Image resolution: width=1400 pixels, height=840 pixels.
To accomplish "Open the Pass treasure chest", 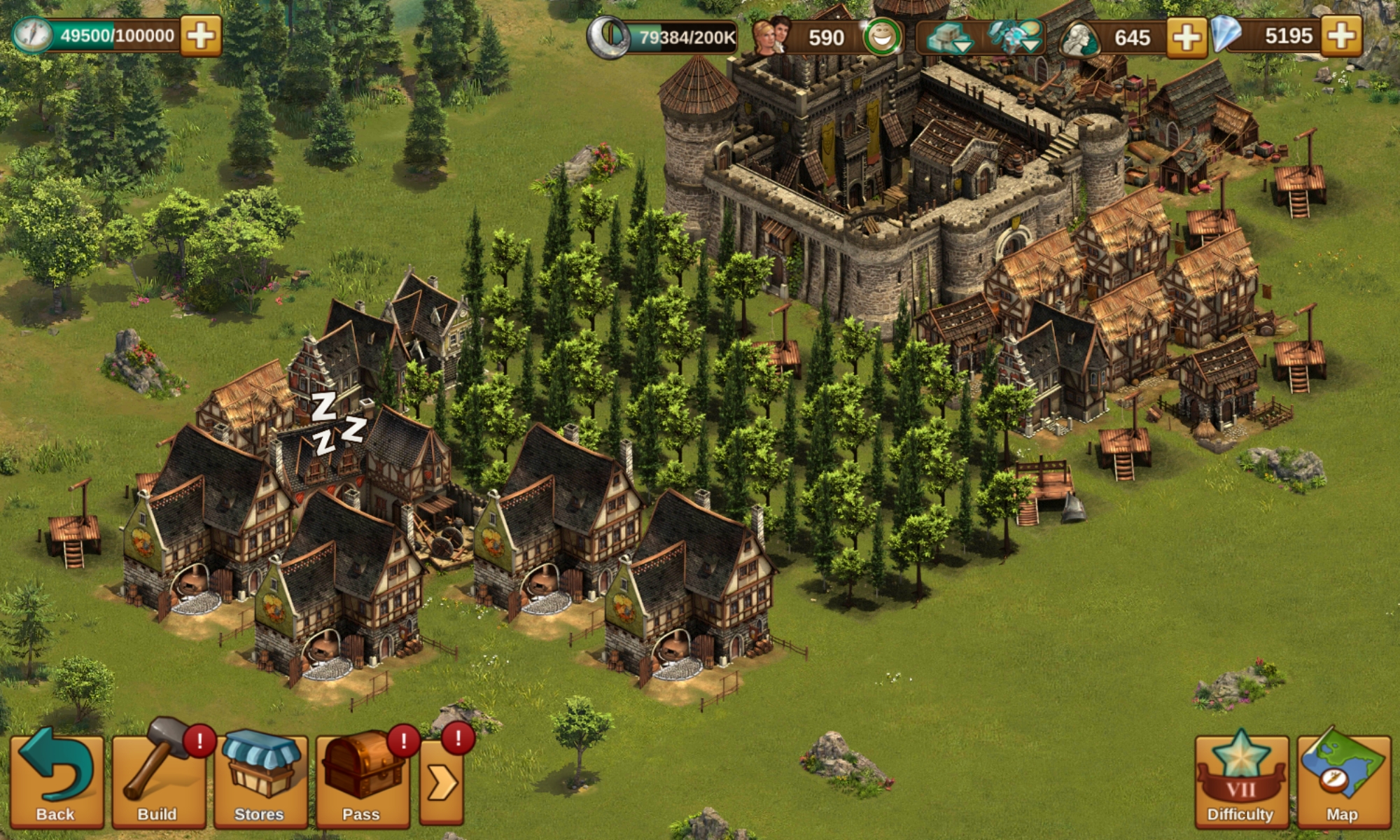I will coord(362,780).
